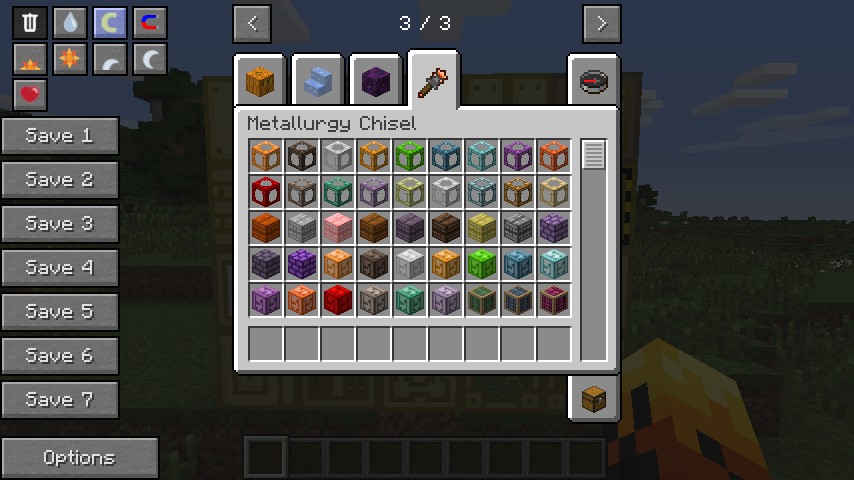Toggle rain with the water drop button
The height and width of the screenshot is (480, 854).
coord(70,22)
